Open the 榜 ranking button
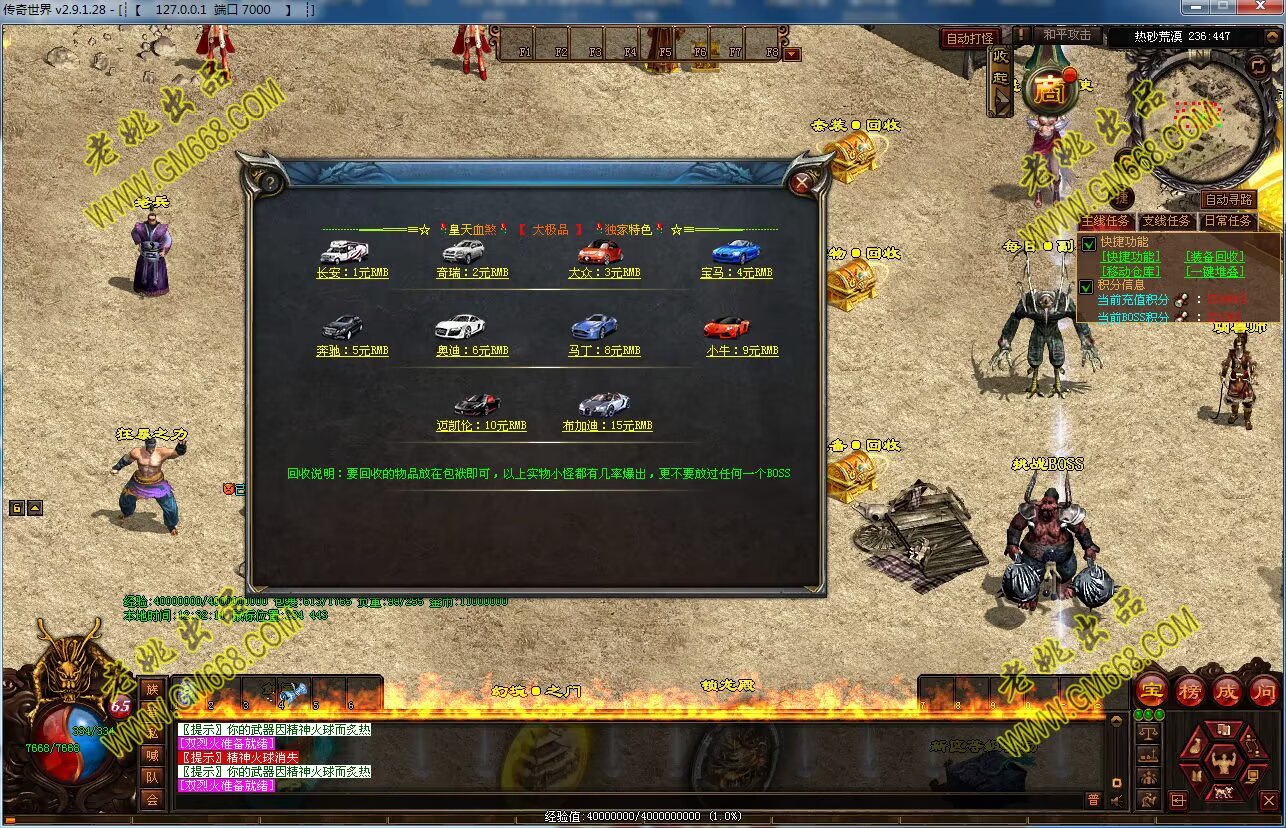This screenshot has height=828, width=1286. click(1189, 691)
